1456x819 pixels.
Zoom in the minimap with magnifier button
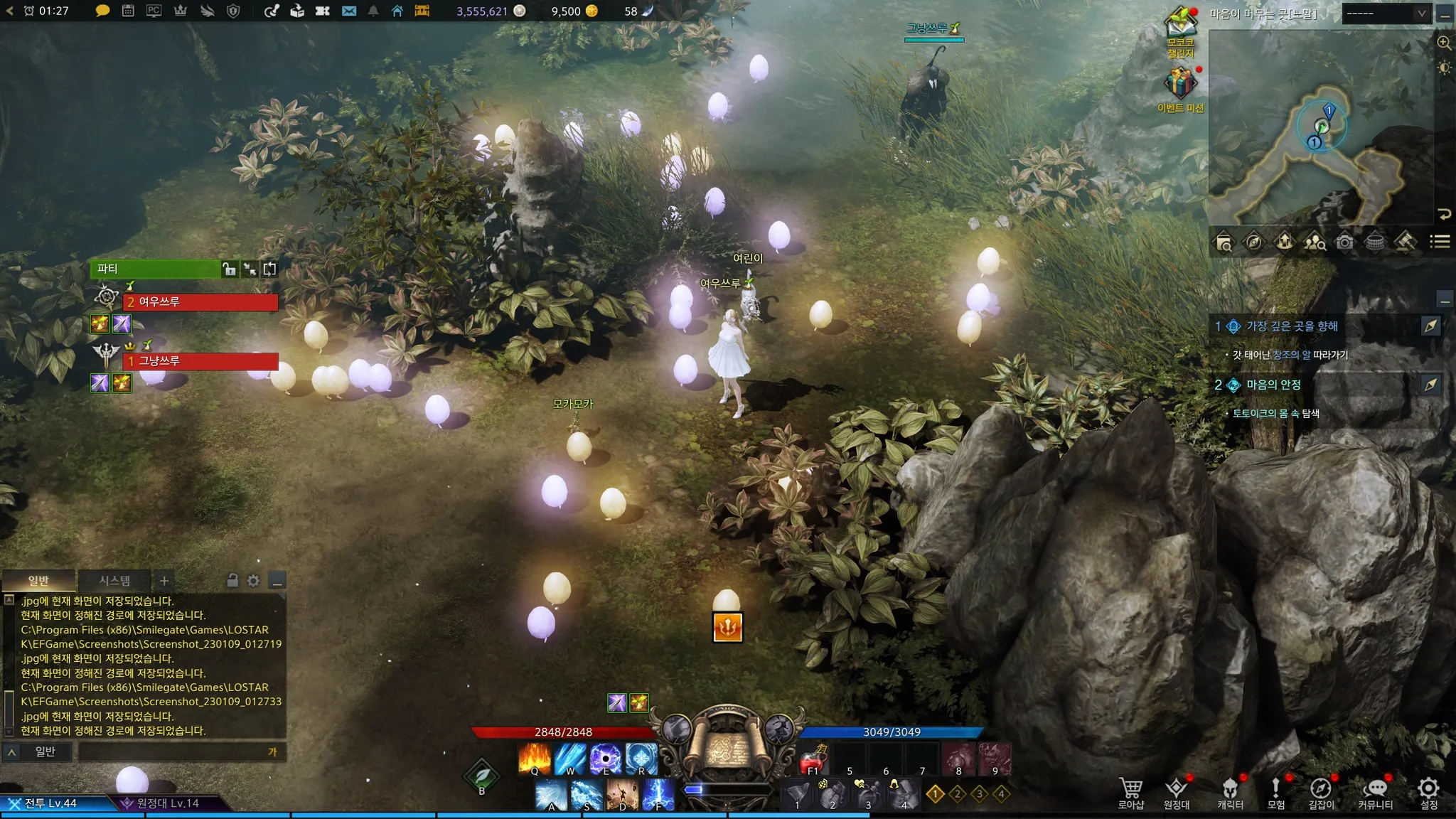[x=1444, y=43]
